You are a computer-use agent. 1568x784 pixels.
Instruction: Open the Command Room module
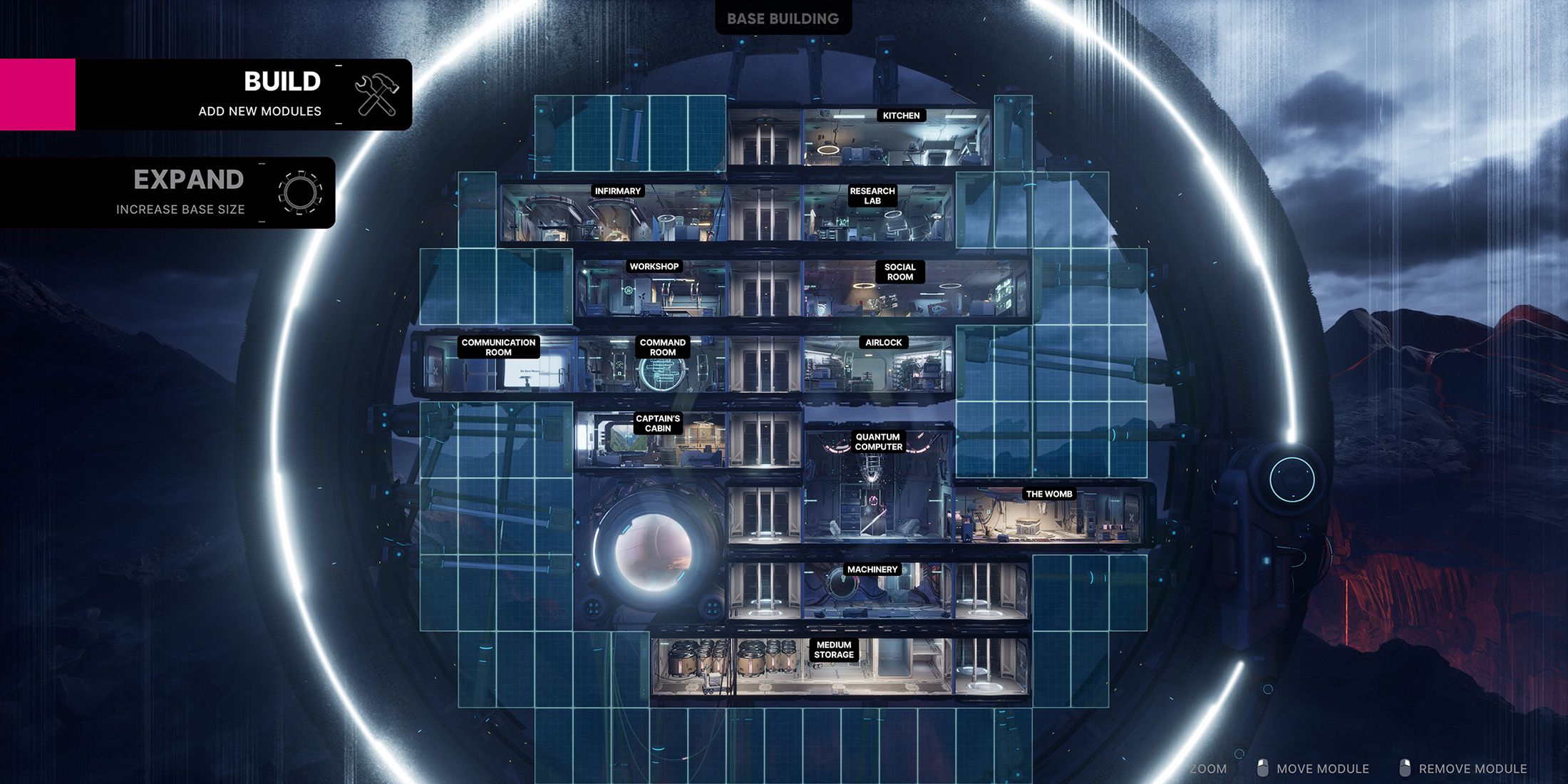click(663, 347)
